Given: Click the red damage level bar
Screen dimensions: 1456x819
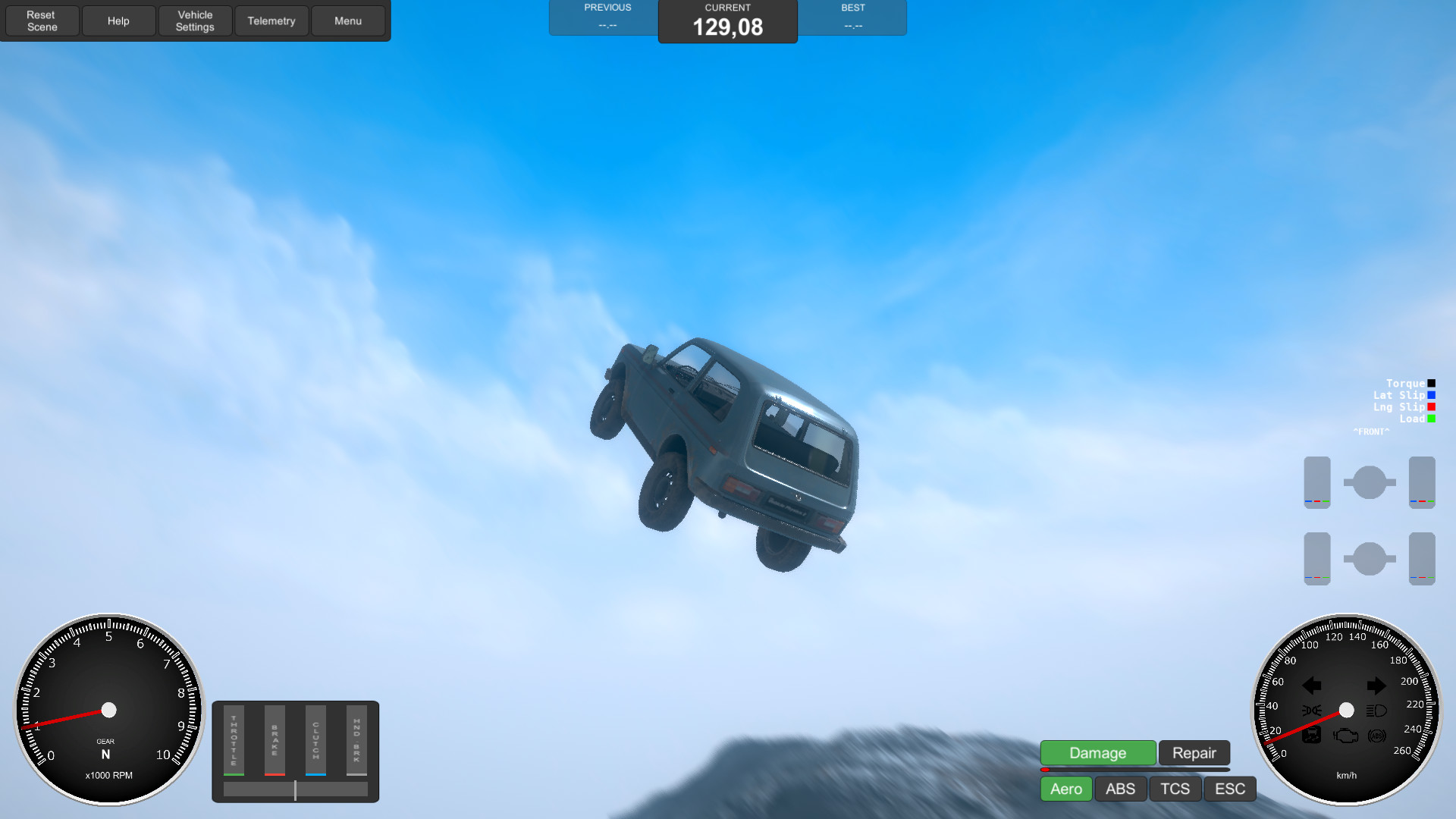Looking at the screenshot, I should click(1046, 770).
